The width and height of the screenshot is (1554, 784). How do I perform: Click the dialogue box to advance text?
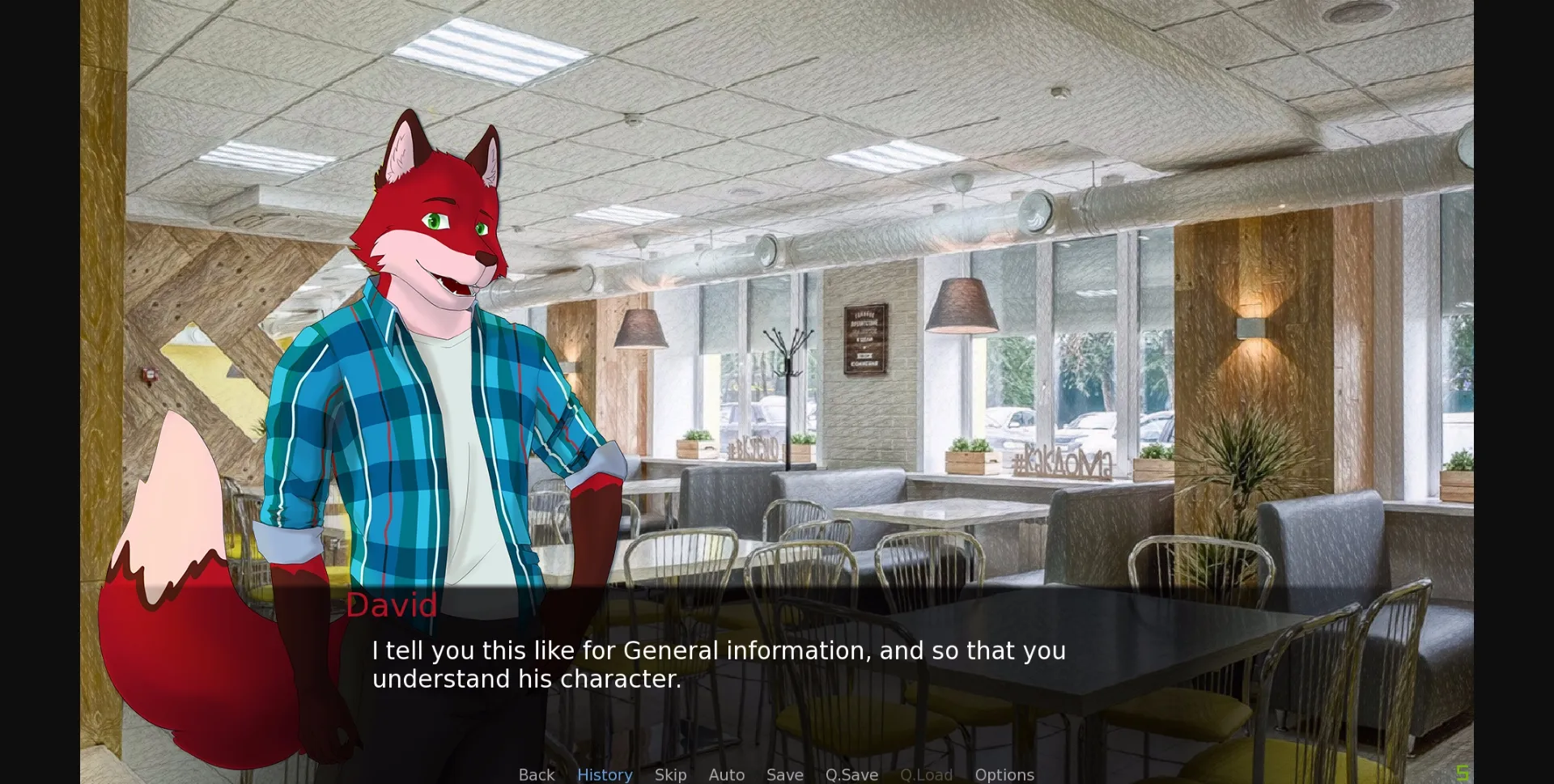pos(890,663)
